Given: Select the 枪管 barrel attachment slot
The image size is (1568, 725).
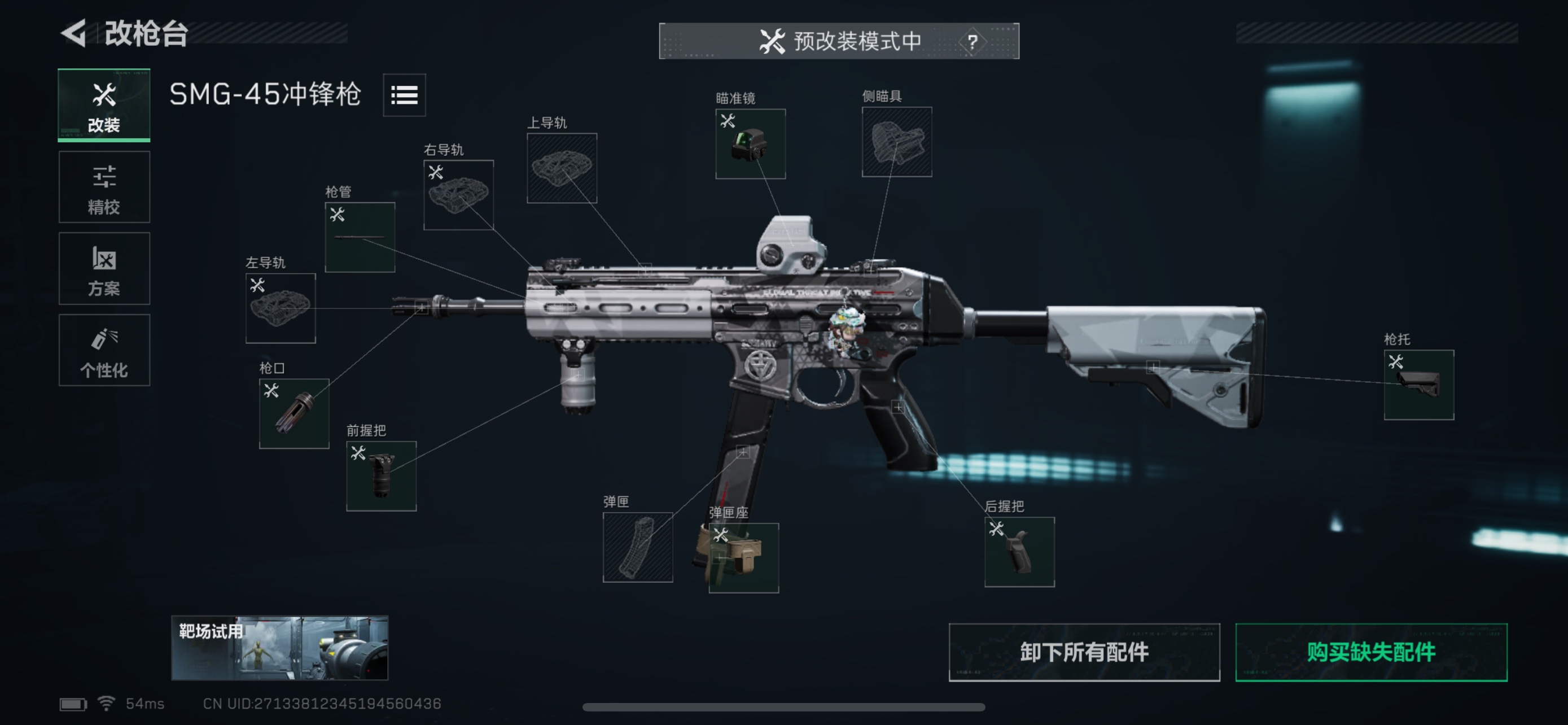Looking at the screenshot, I should click(x=359, y=236).
